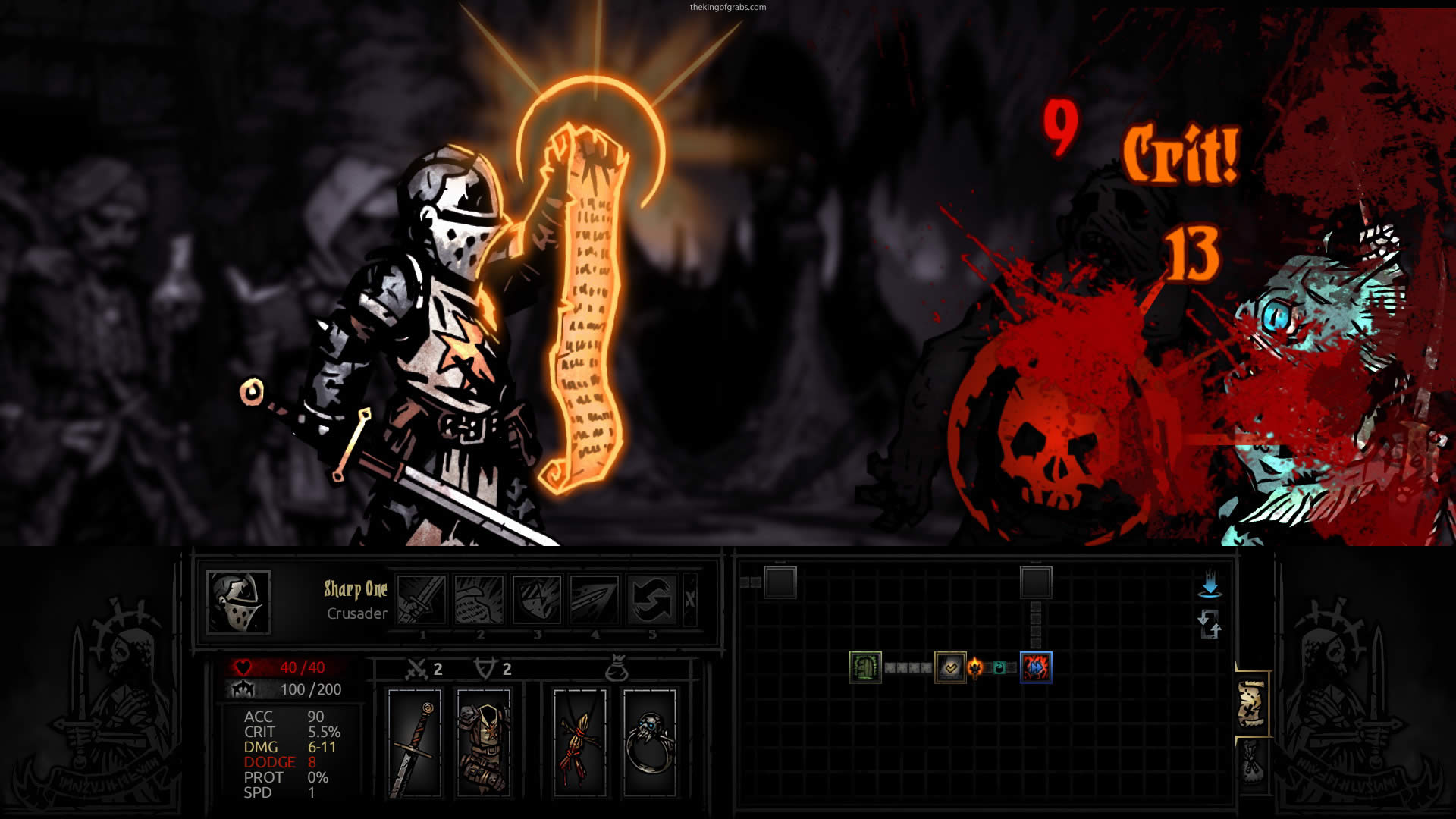Click the torch marker on the corridor
The height and width of the screenshot is (819, 1456).
975,667
